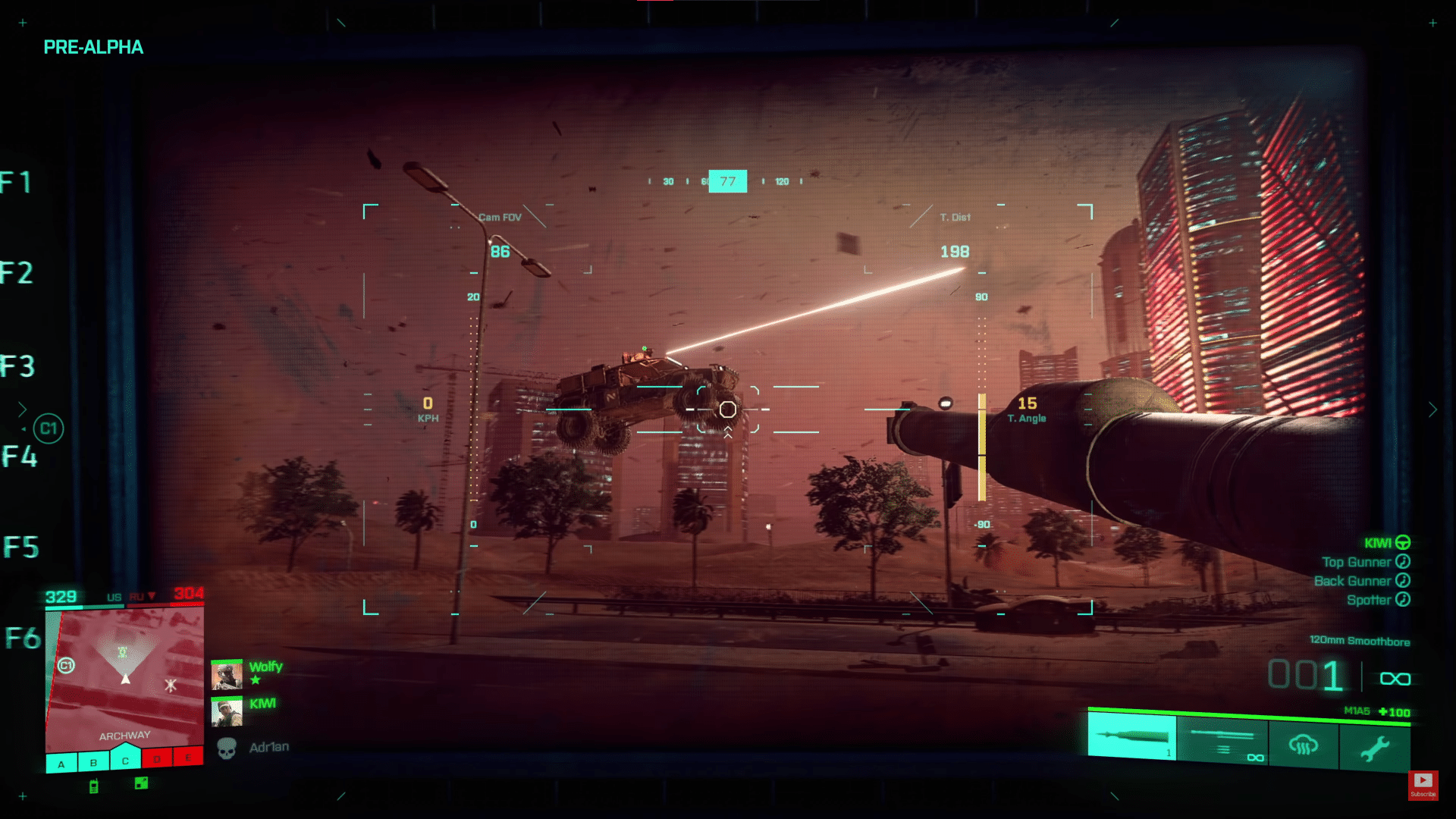This screenshot has height=819, width=1456.
Task: Click the C1 marker on the minimap
Action: click(x=66, y=665)
